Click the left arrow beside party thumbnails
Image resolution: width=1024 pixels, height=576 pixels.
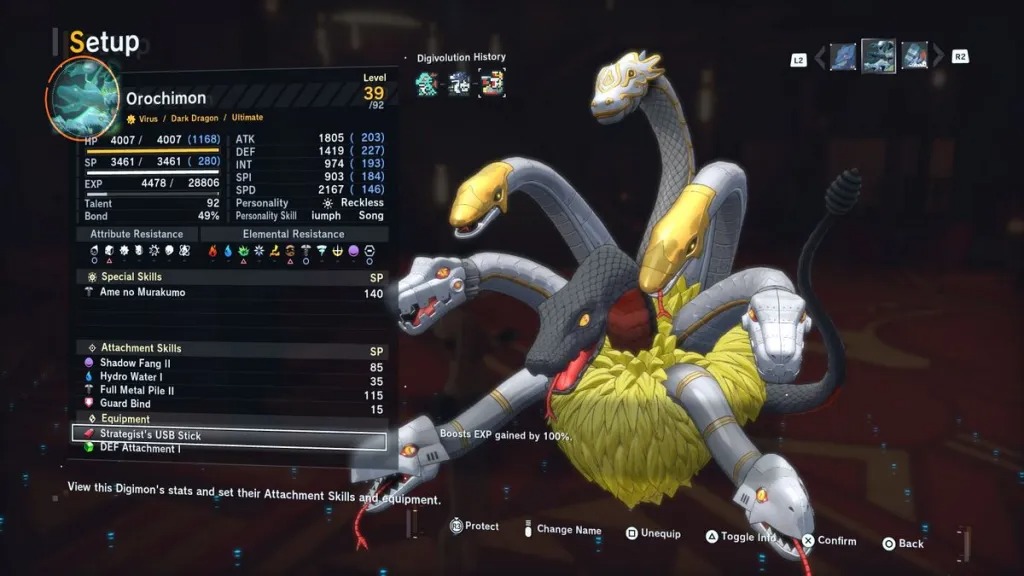point(820,57)
